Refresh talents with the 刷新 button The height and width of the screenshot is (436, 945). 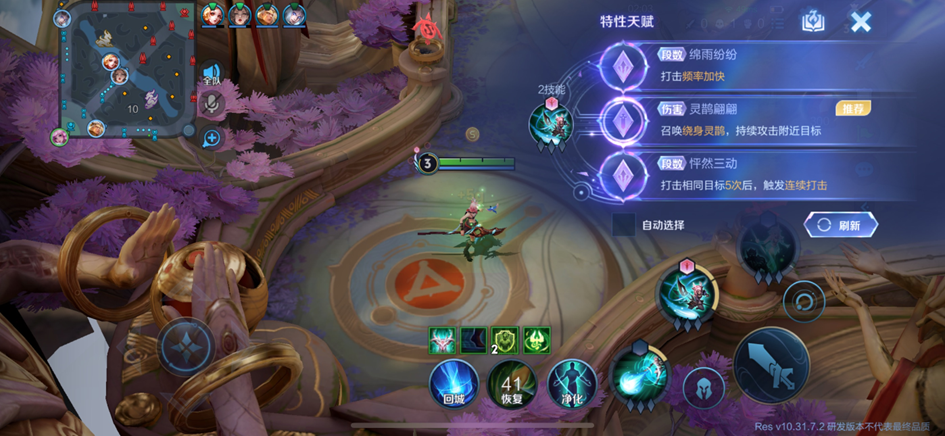840,225
